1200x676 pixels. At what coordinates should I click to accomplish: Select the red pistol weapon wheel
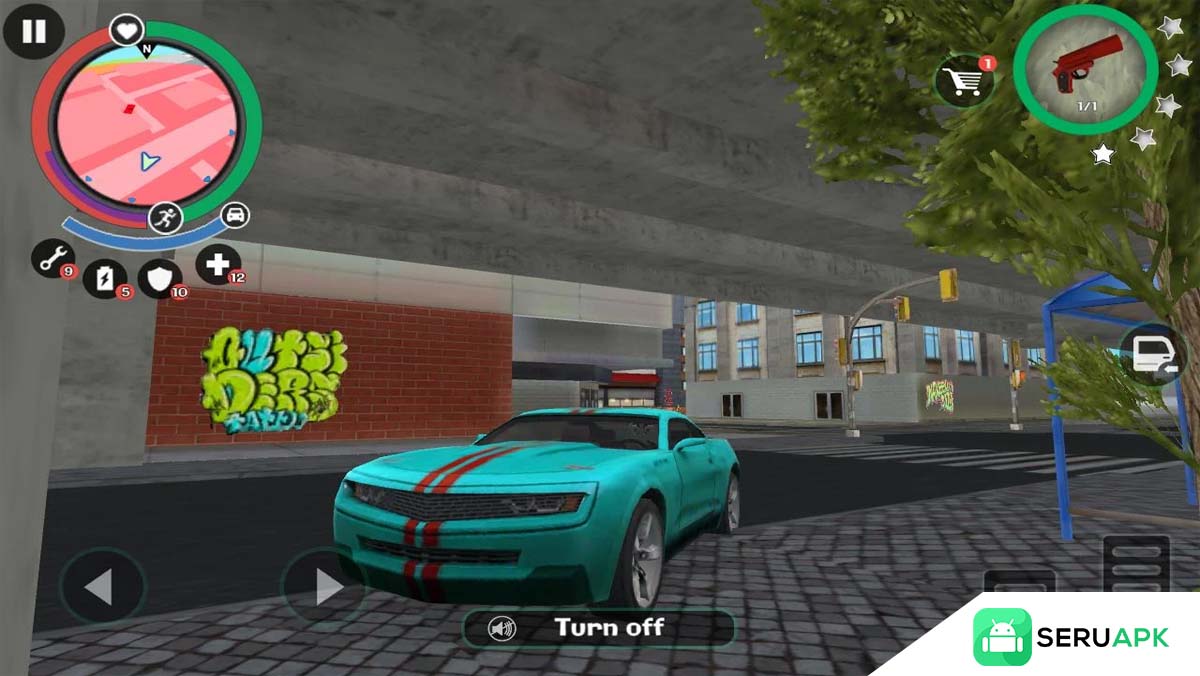tap(1085, 70)
